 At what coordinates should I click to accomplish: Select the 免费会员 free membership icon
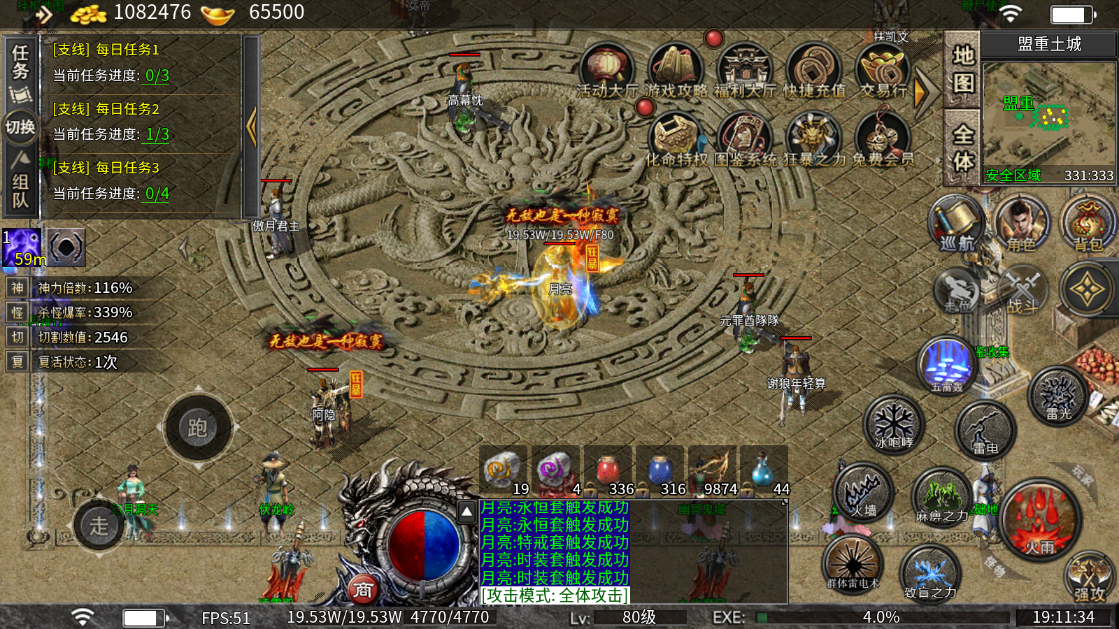click(883, 138)
